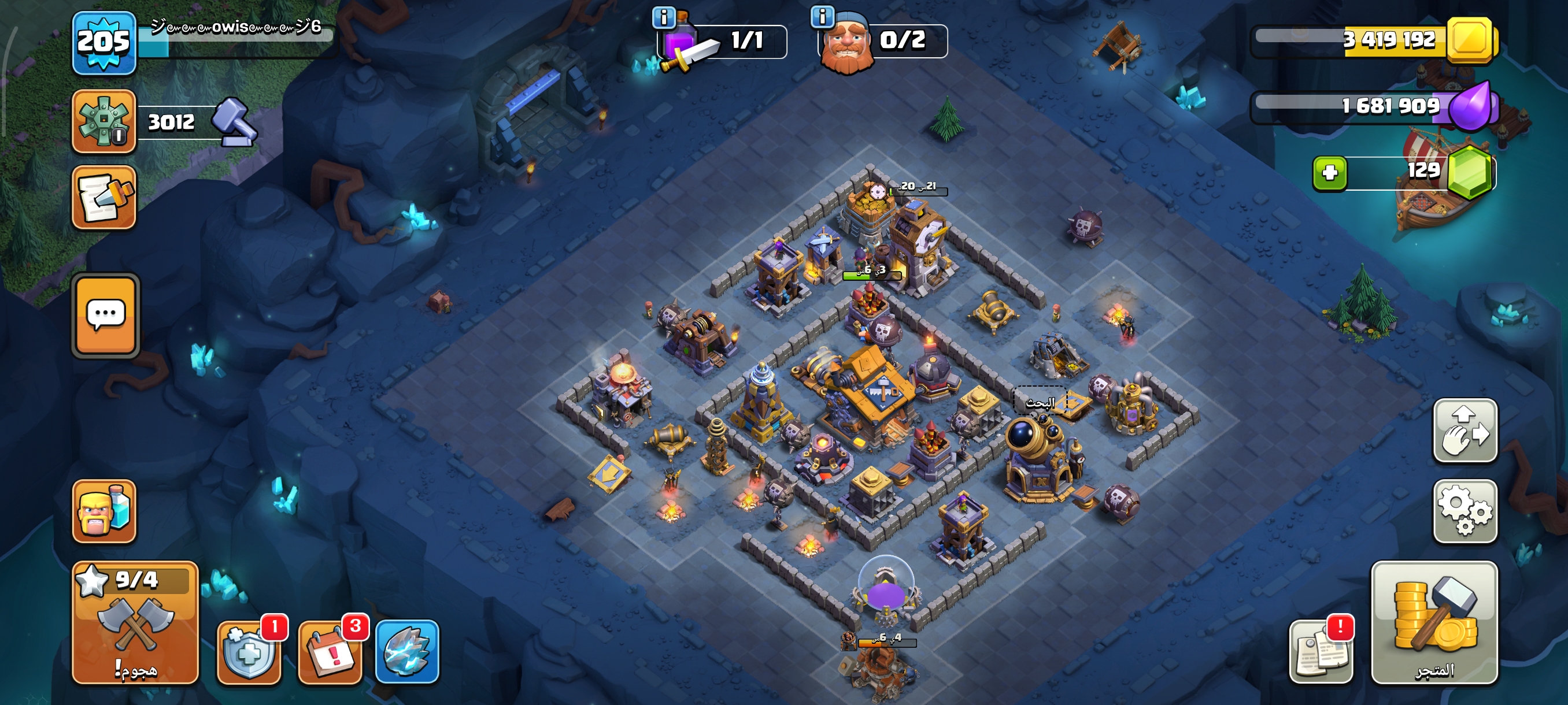The image size is (1568, 705).
Task: Open the player profile level 205 badge
Action: (103, 43)
